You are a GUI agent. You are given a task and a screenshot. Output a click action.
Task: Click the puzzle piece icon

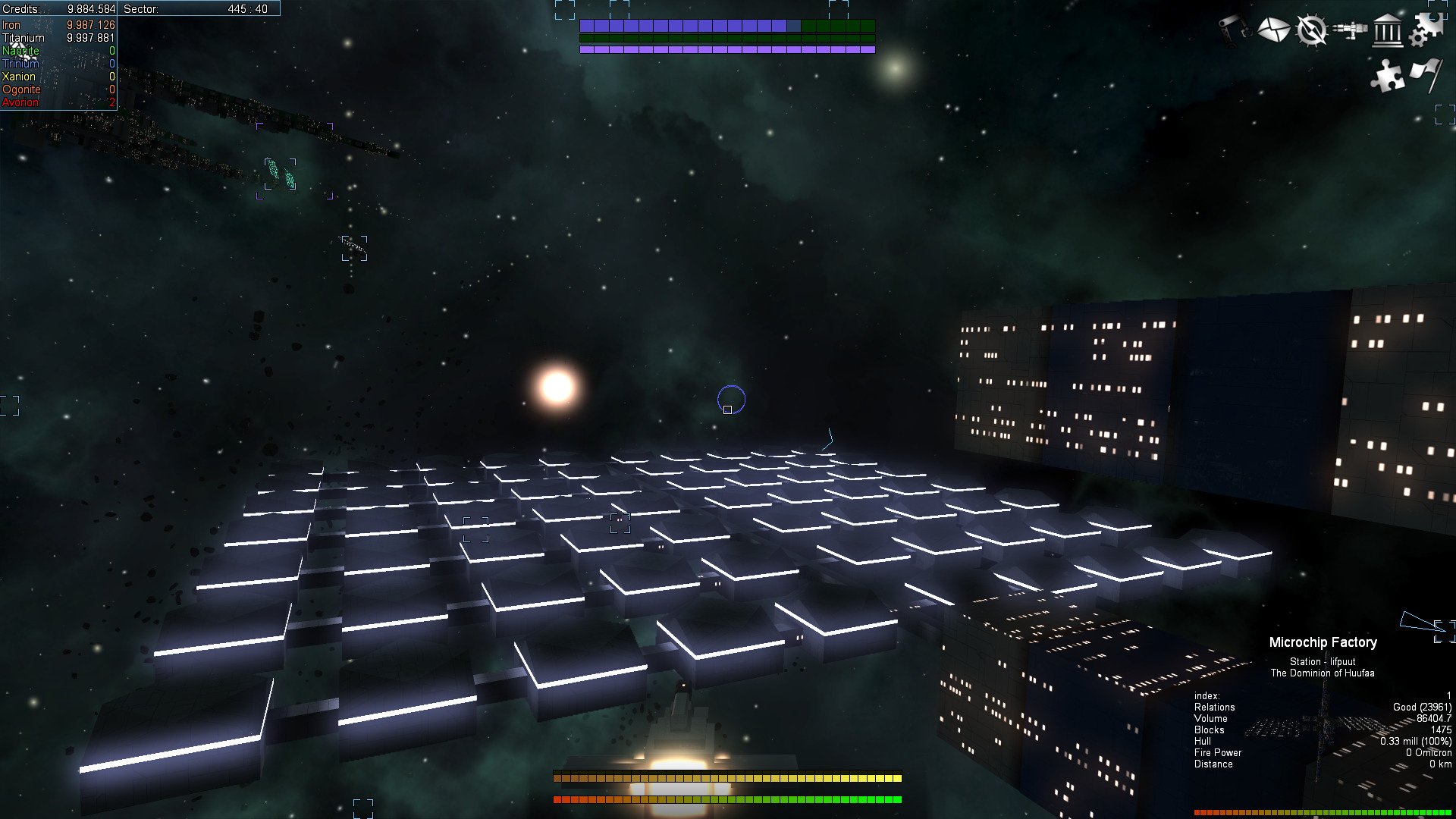coord(1388,76)
